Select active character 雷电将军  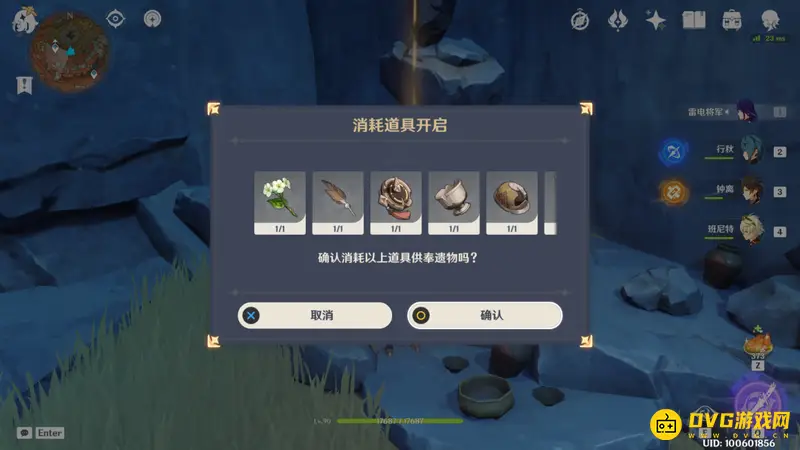click(x=747, y=111)
